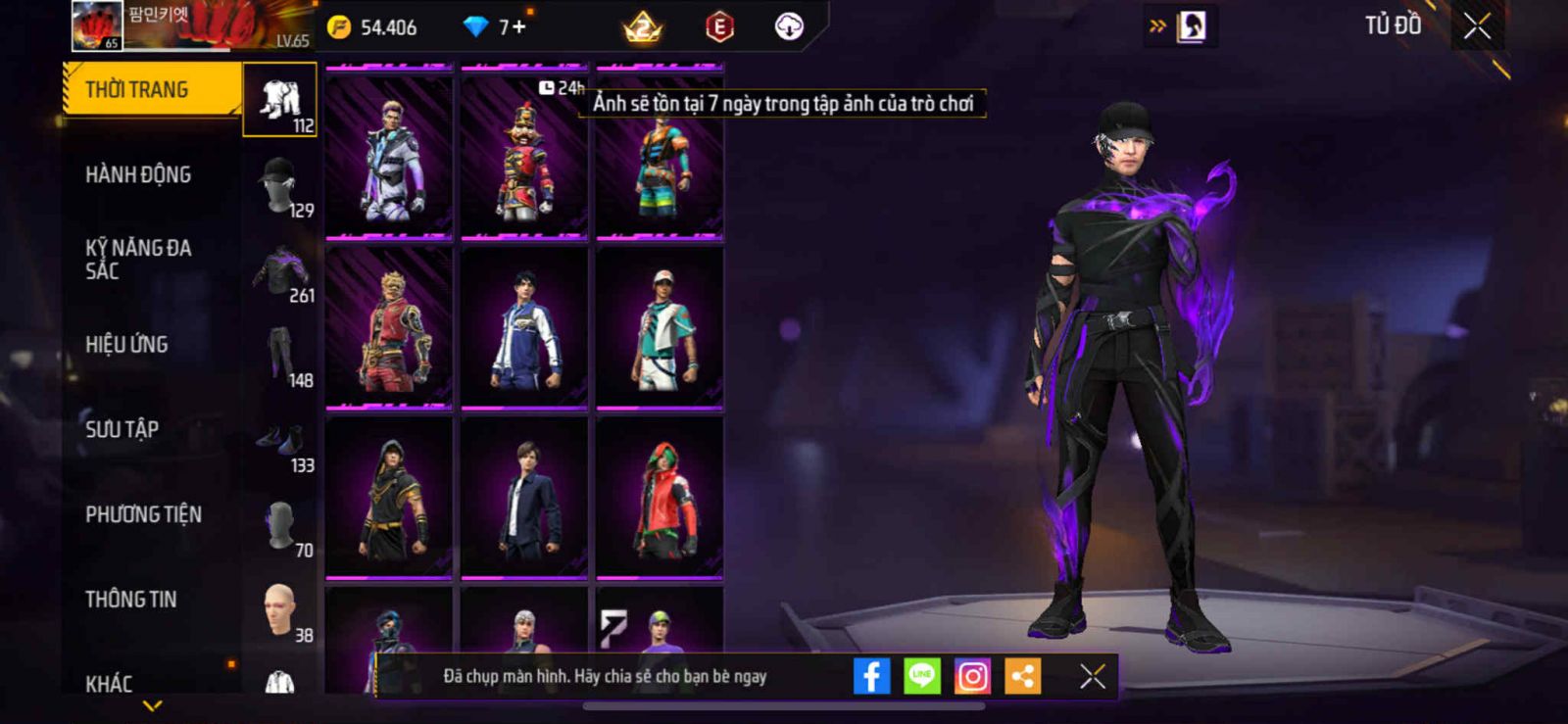Screen dimensions: 1568x724
Task: Share the screenshot via LINE
Action: click(921, 676)
